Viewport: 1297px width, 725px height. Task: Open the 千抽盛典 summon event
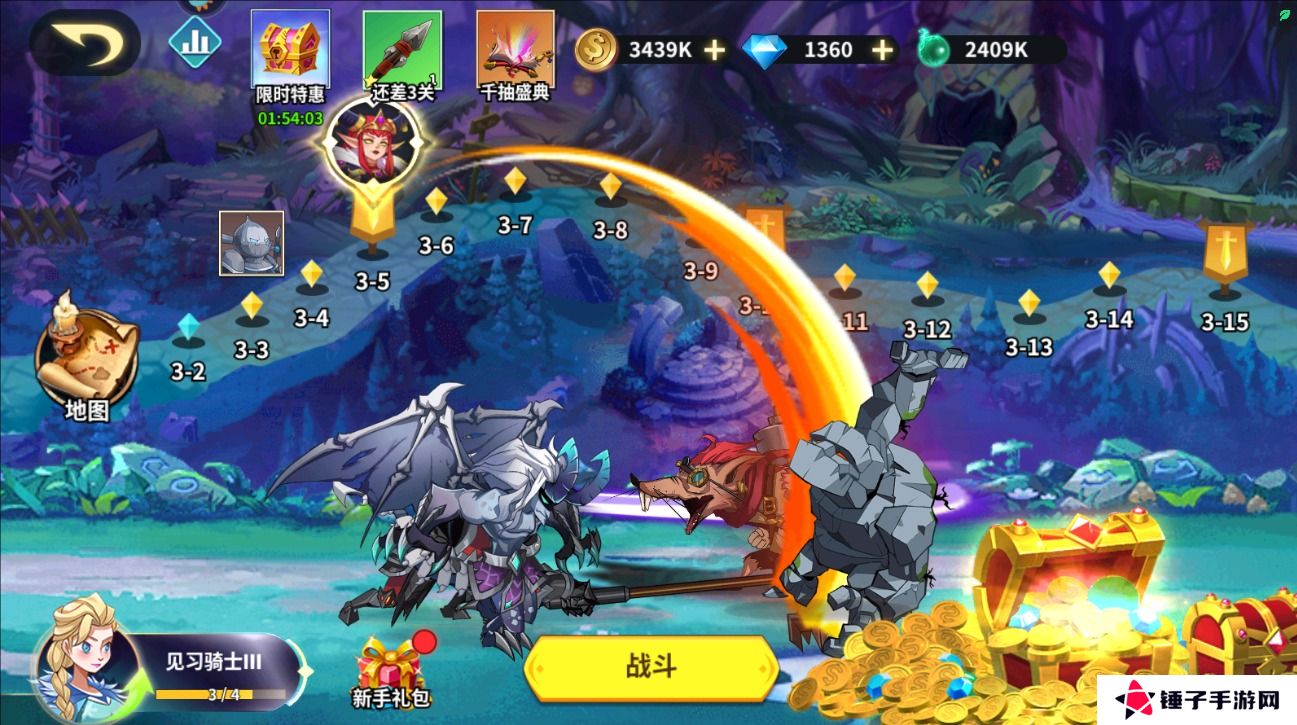[516, 50]
